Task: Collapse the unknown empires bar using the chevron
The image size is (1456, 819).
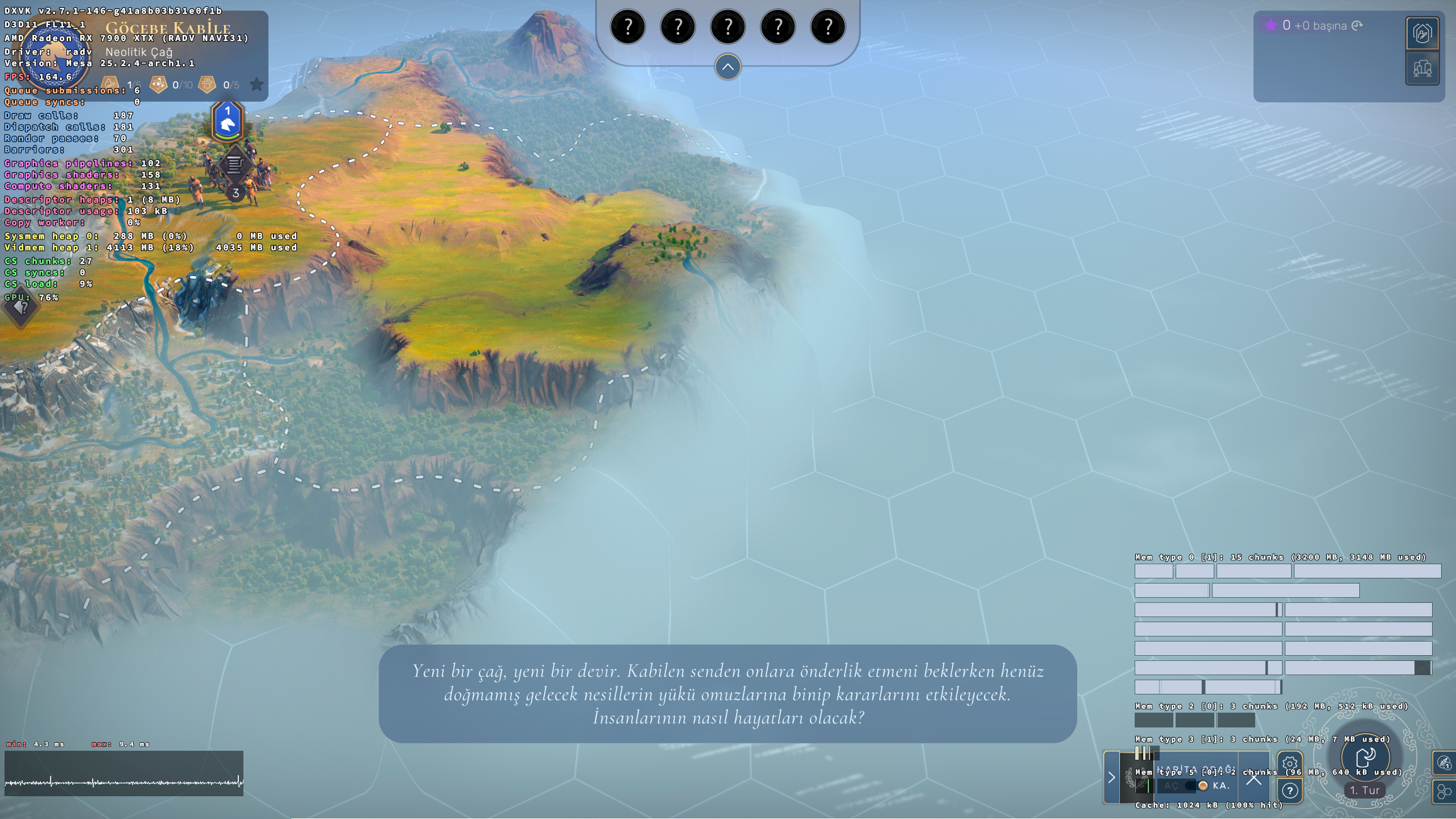Action: coord(727,67)
